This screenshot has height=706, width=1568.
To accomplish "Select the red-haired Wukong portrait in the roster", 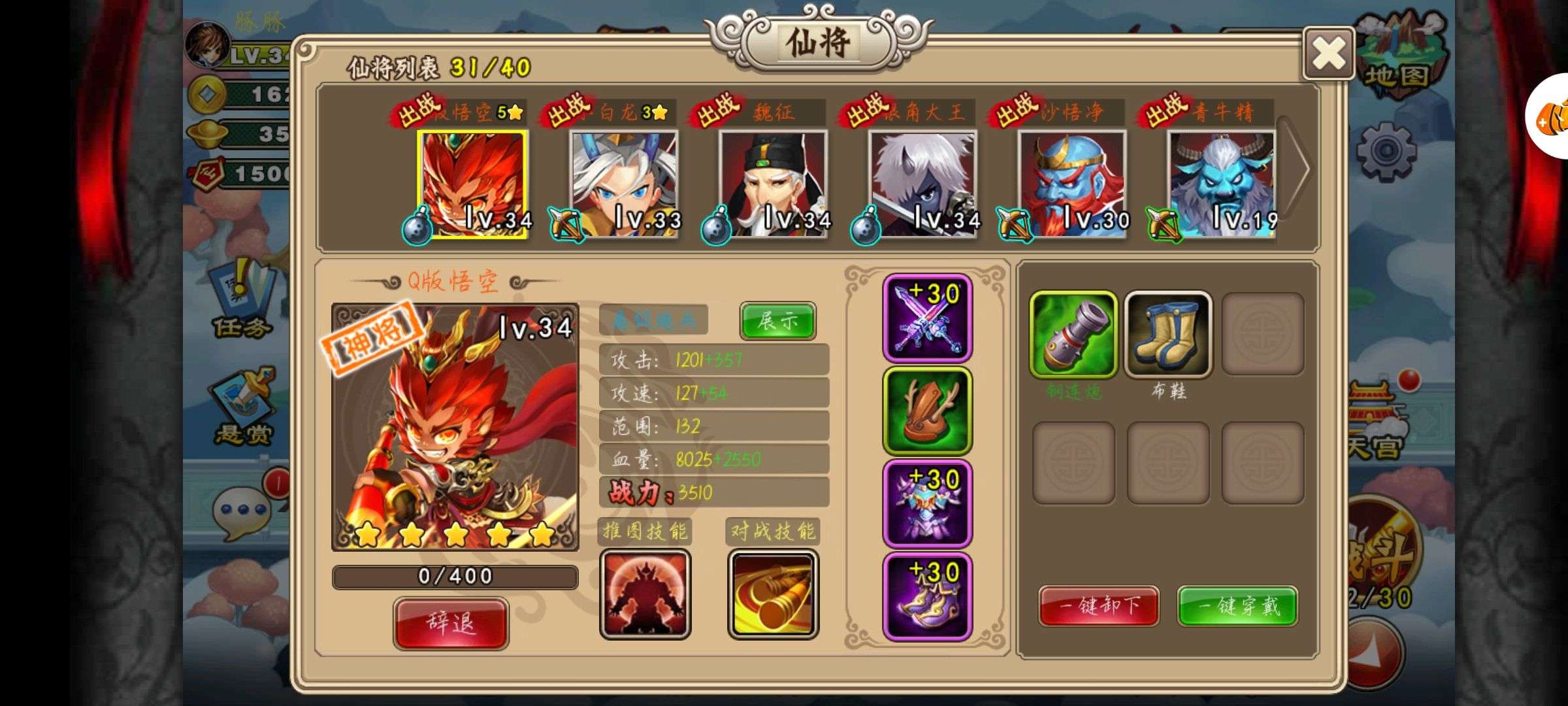I will pos(472,184).
